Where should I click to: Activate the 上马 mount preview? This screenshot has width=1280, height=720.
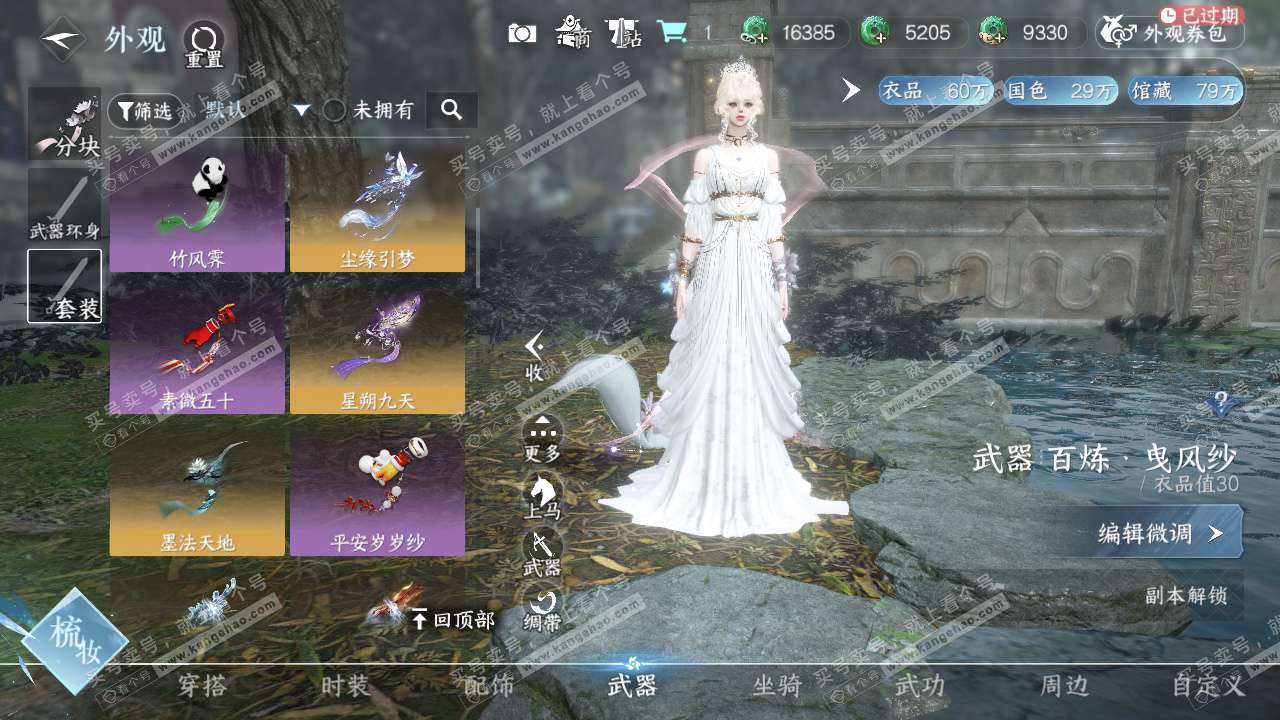tap(543, 495)
